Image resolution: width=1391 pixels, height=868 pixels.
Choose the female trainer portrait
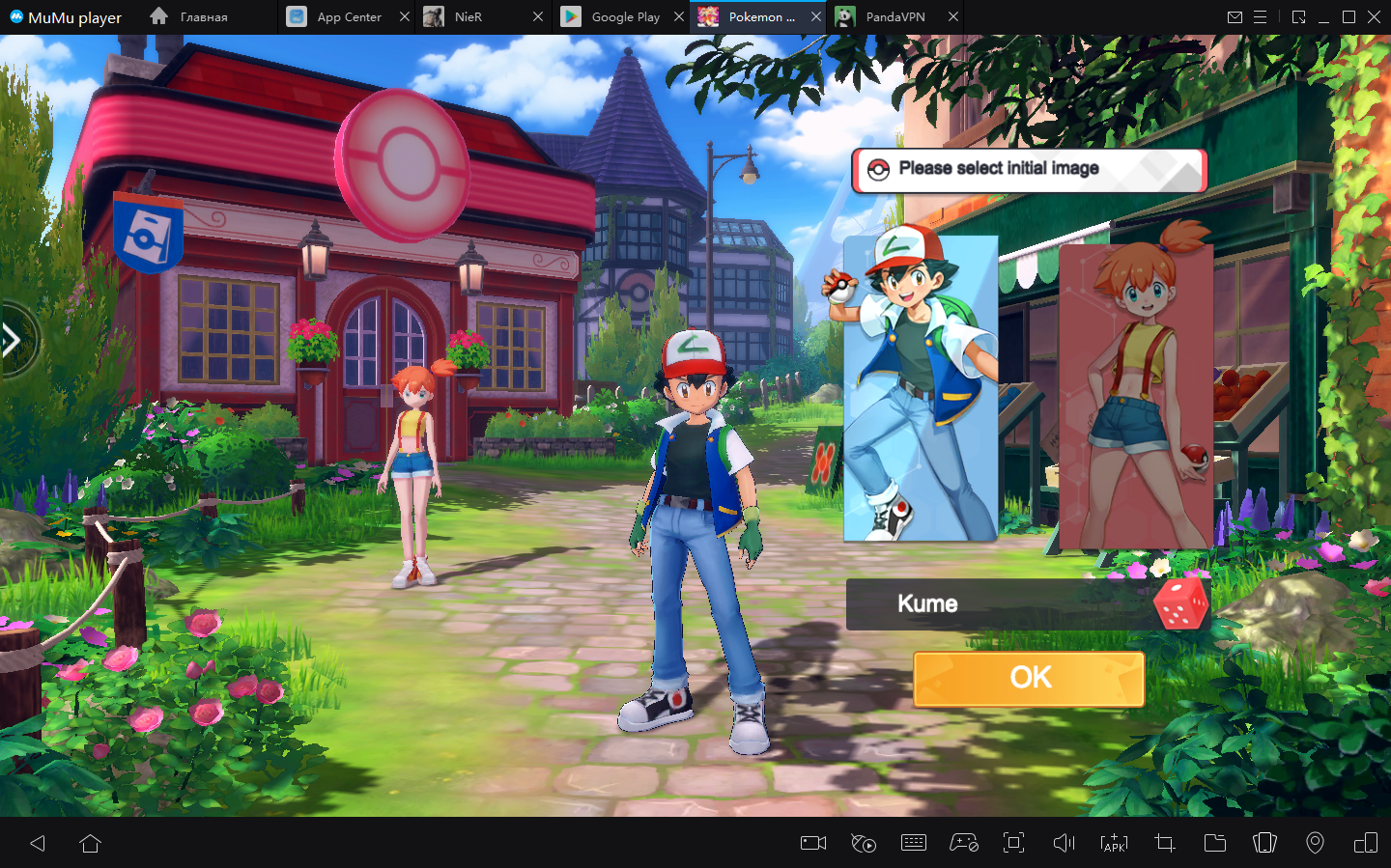tap(1135, 397)
